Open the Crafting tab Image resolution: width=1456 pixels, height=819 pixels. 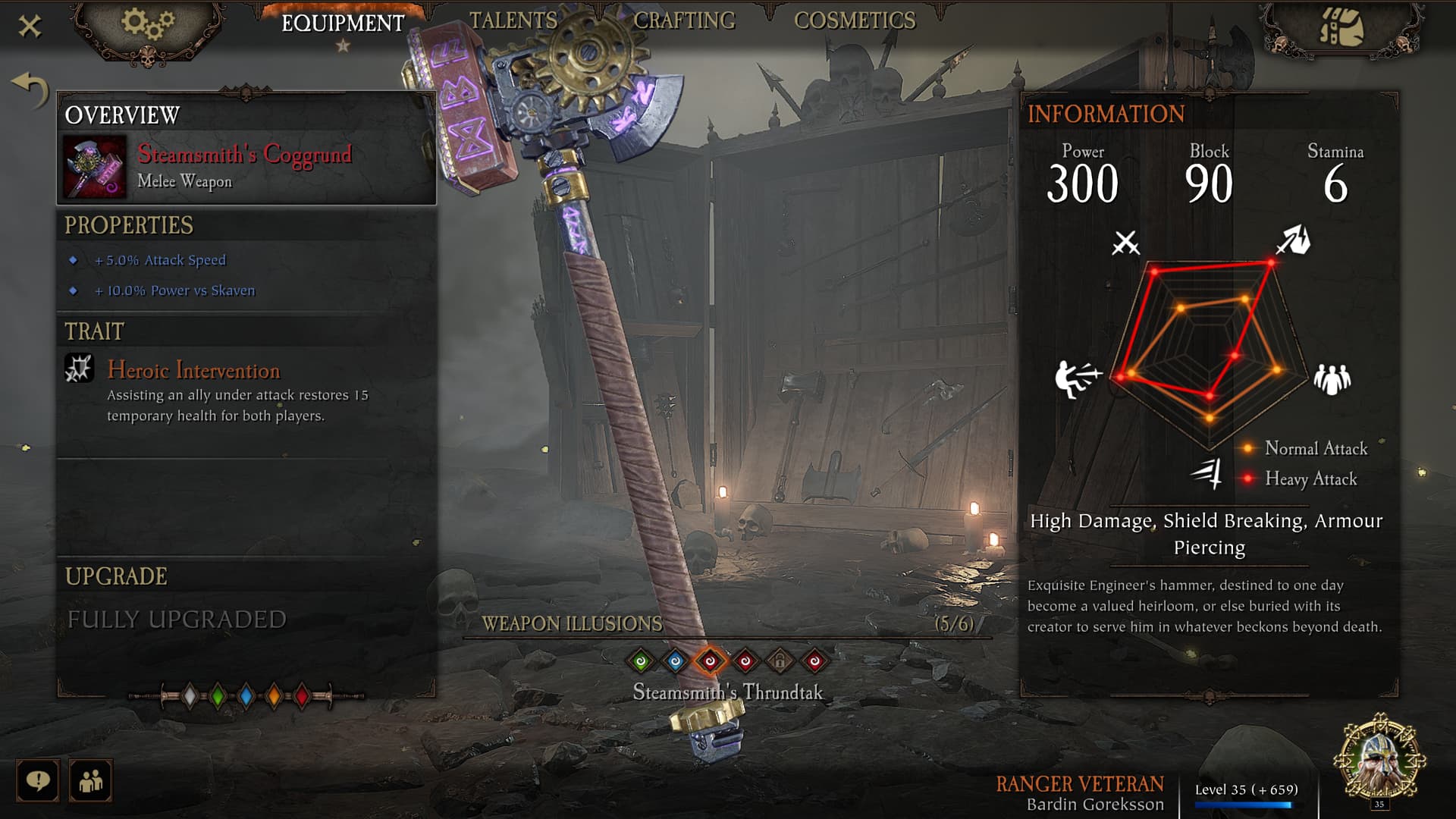tap(684, 20)
